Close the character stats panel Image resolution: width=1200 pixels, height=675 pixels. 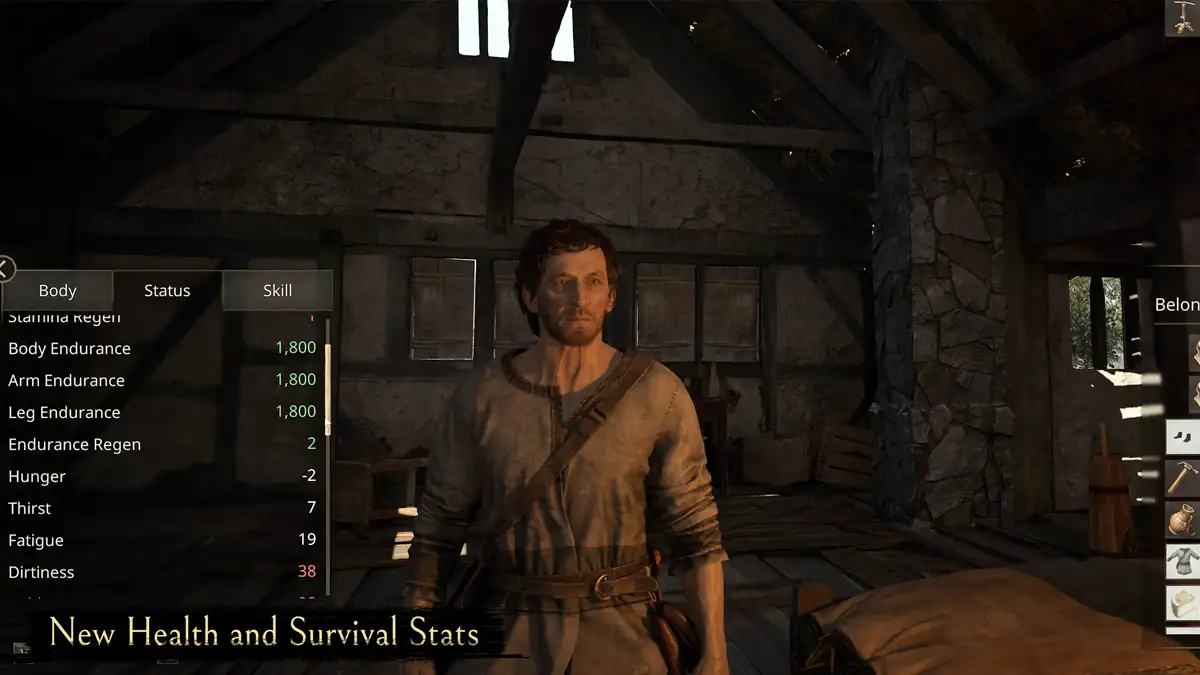6,268
